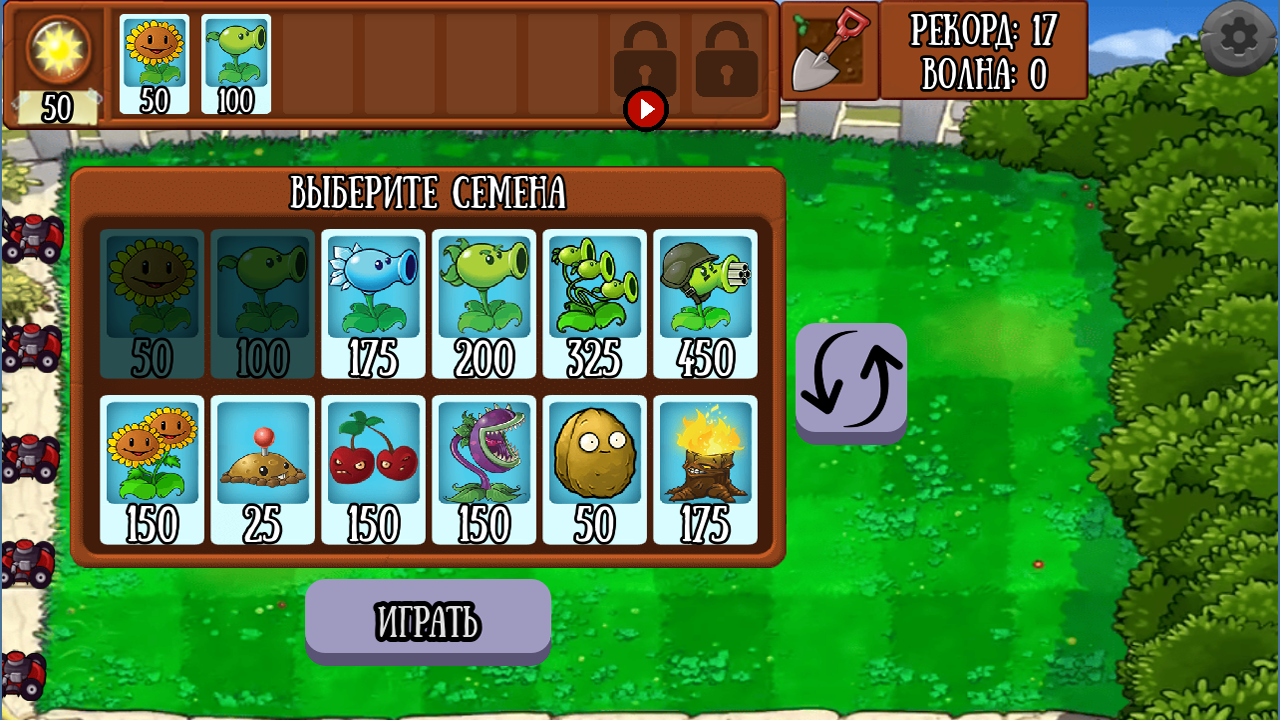Pick the Chomper seed costing 150
Image resolution: width=1280 pixels, height=720 pixels.
point(484,470)
